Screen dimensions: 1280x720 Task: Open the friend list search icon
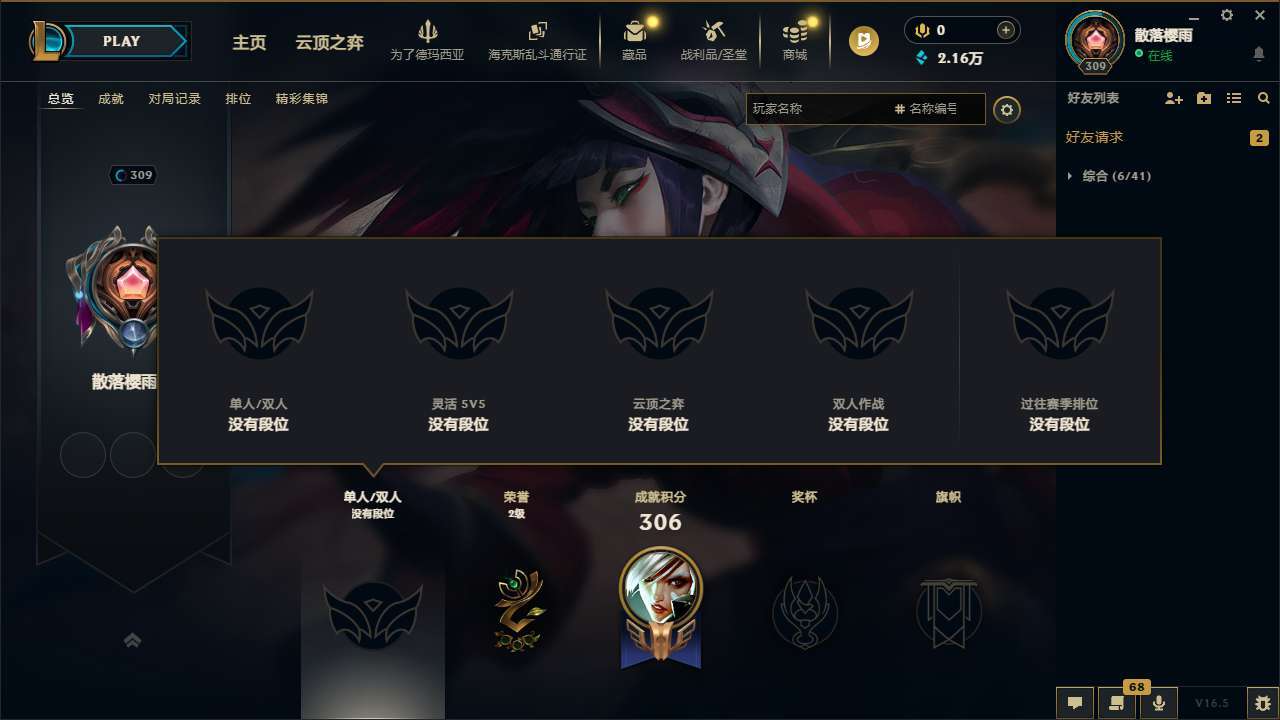(x=1263, y=98)
